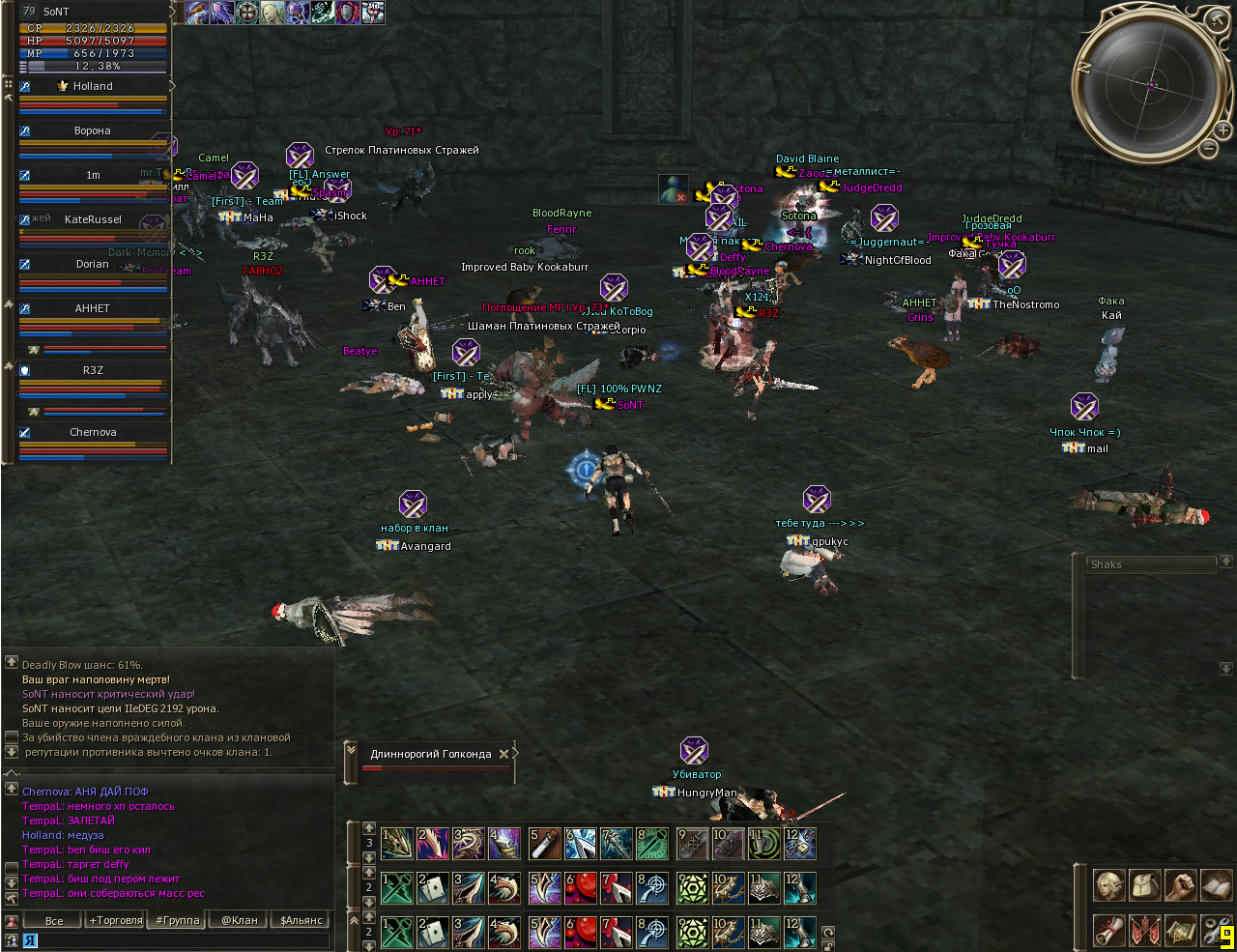Select party member Chernova in party list
Screen dimensions: 1237x952
click(x=93, y=432)
